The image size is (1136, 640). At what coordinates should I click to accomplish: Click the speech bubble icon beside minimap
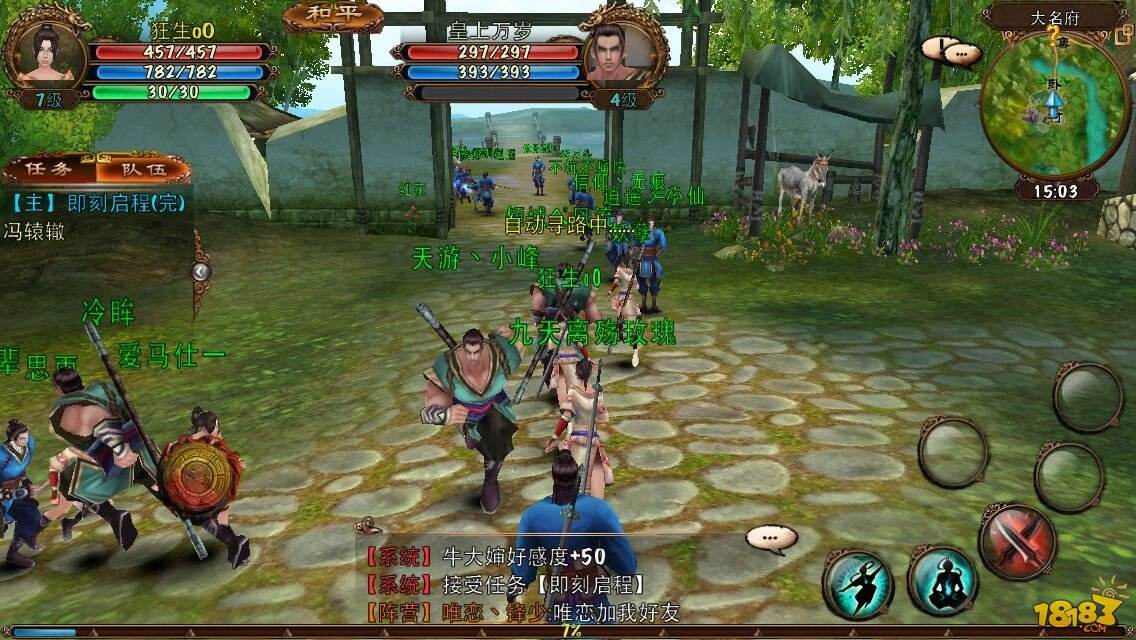coord(963,51)
